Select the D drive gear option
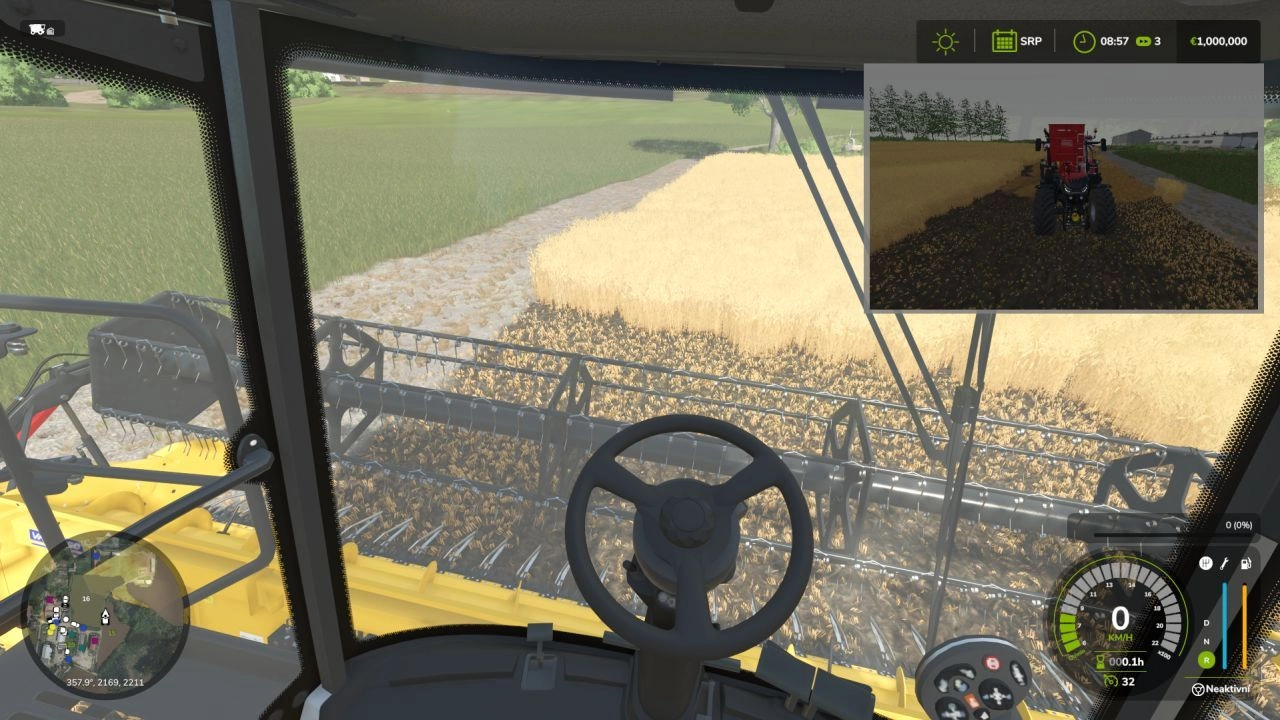Screen dimensions: 1280x720 [x=1205, y=623]
